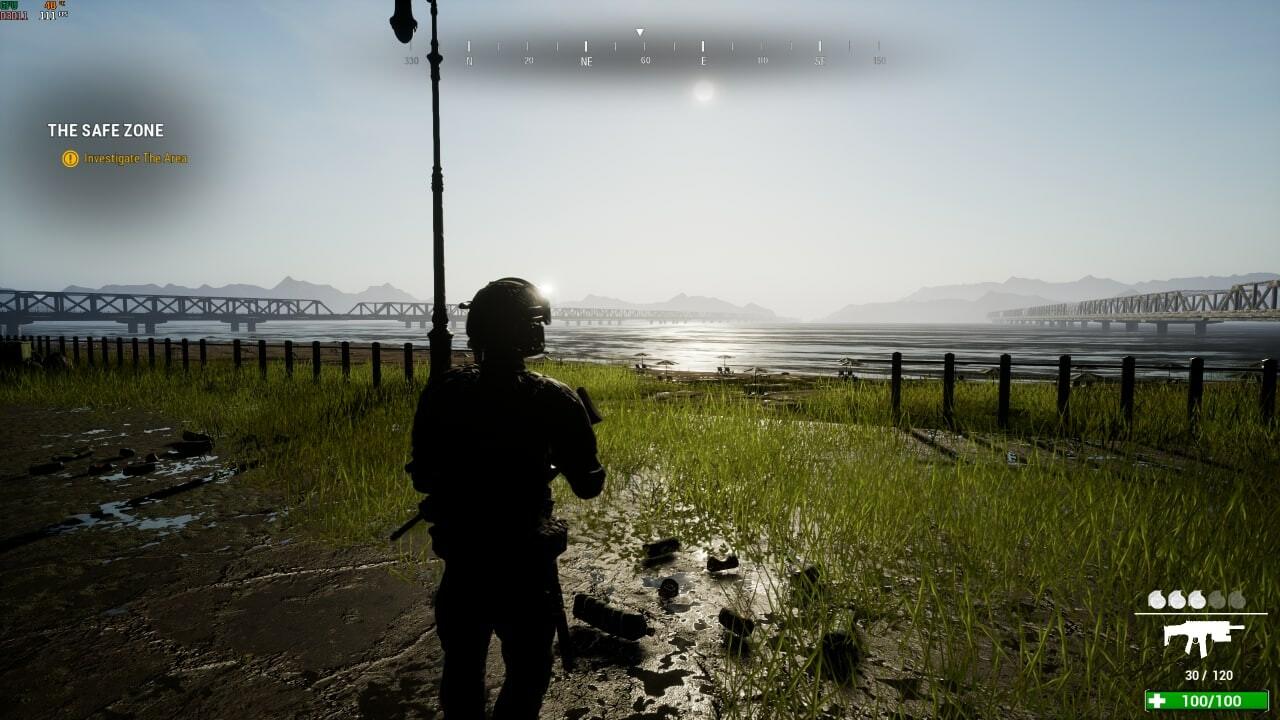
Task: Click the second grenade icon to toggle it
Action: [1177, 599]
